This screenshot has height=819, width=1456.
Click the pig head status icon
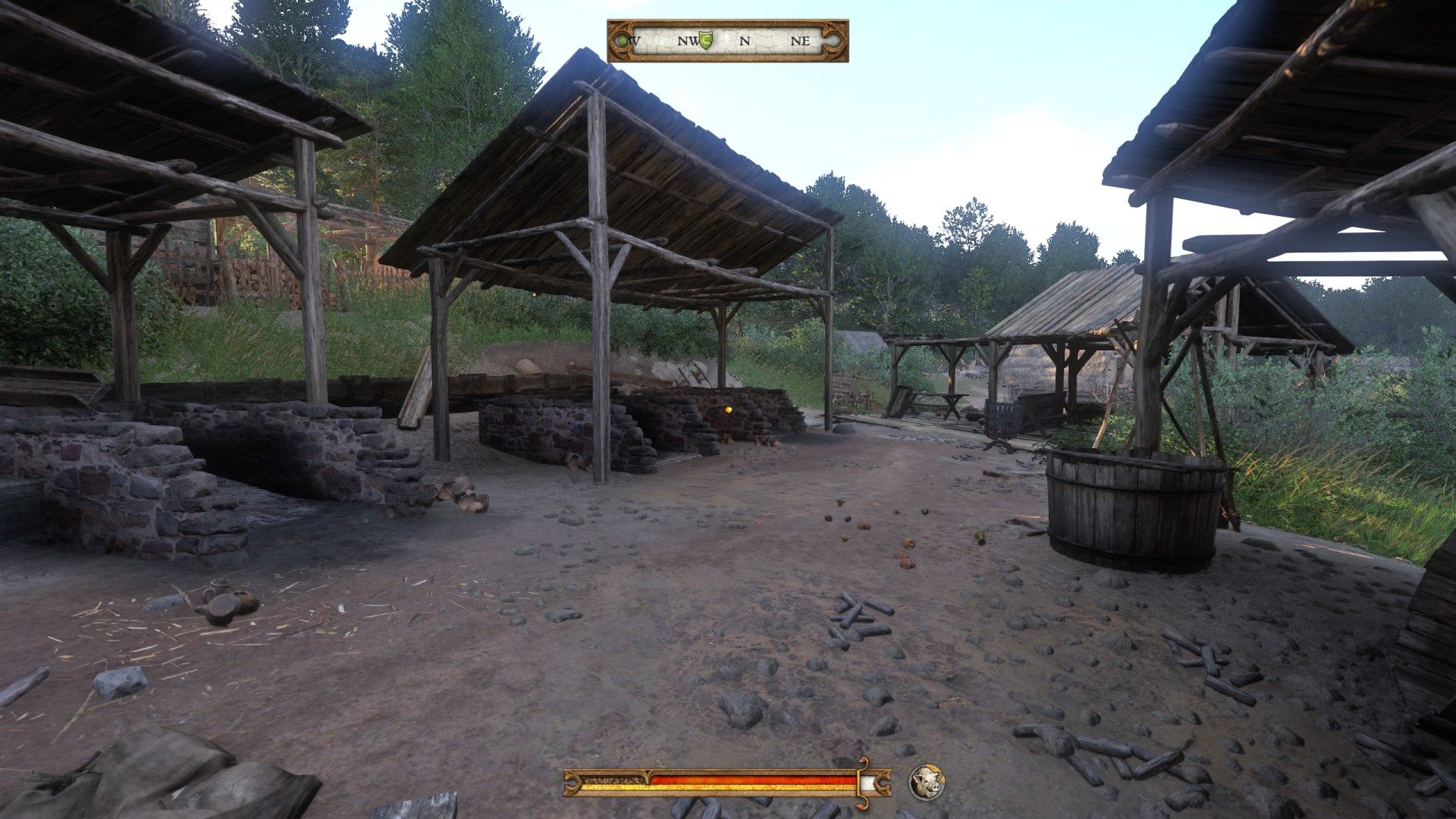(926, 782)
